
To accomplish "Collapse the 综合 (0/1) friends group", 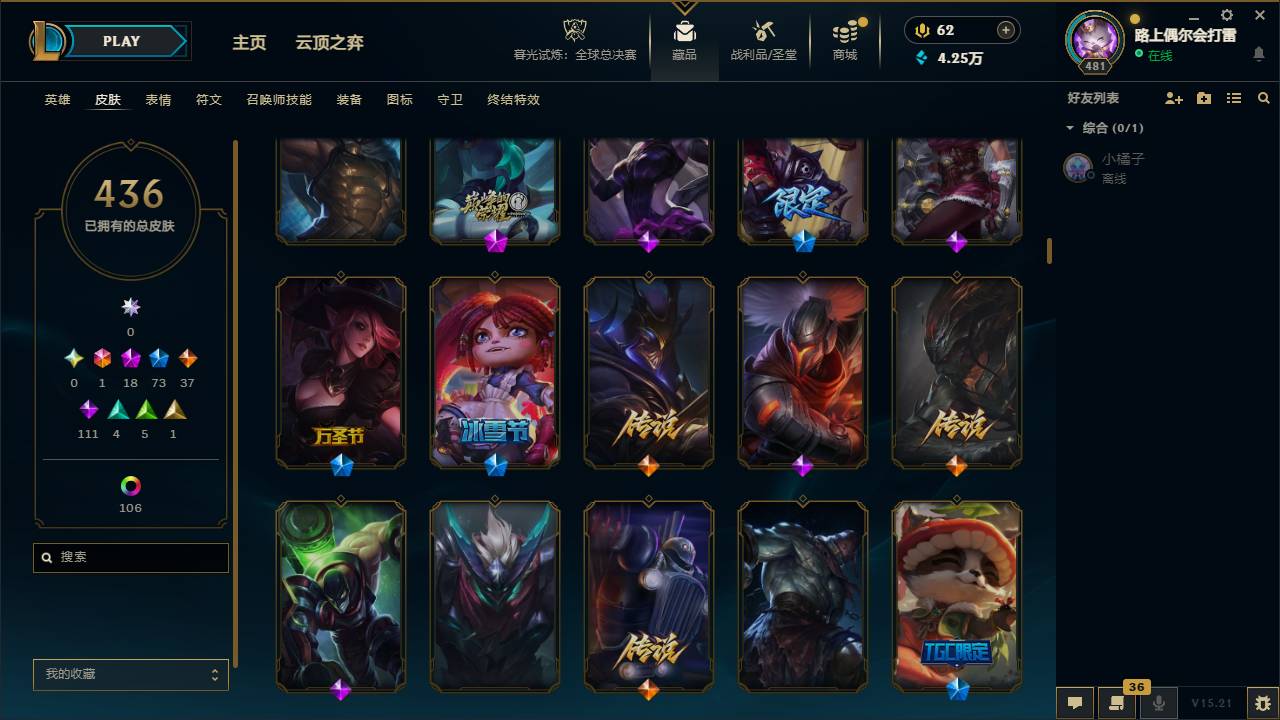I will 1070,128.
